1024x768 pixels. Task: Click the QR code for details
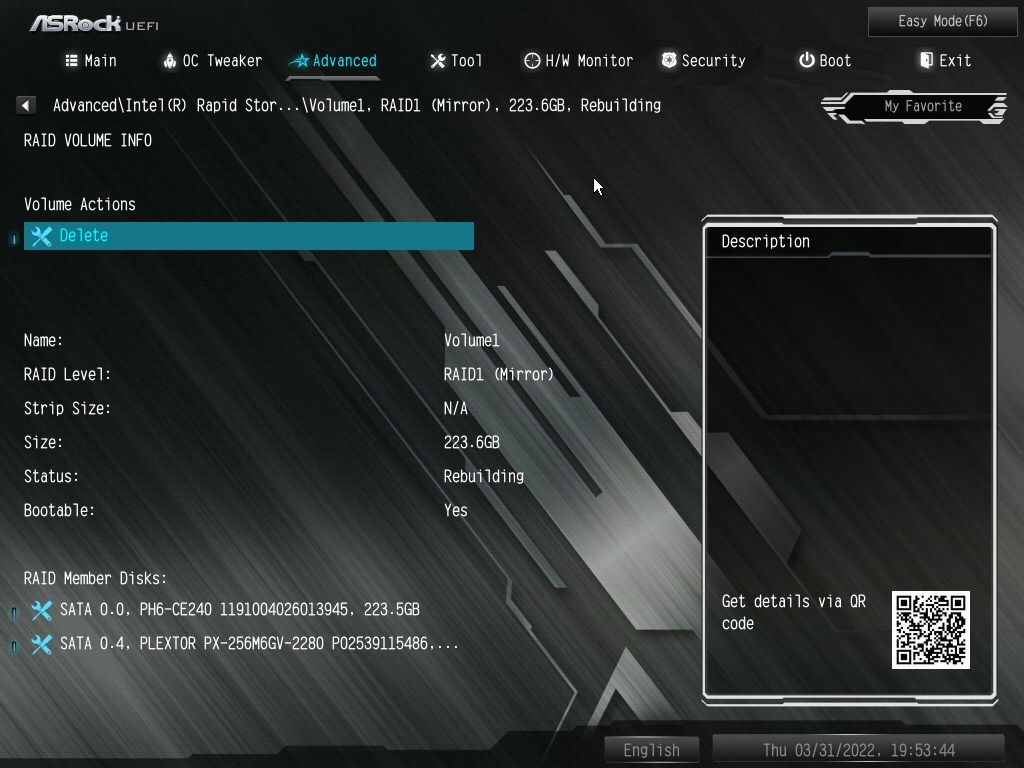pyautogui.click(x=930, y=630)
